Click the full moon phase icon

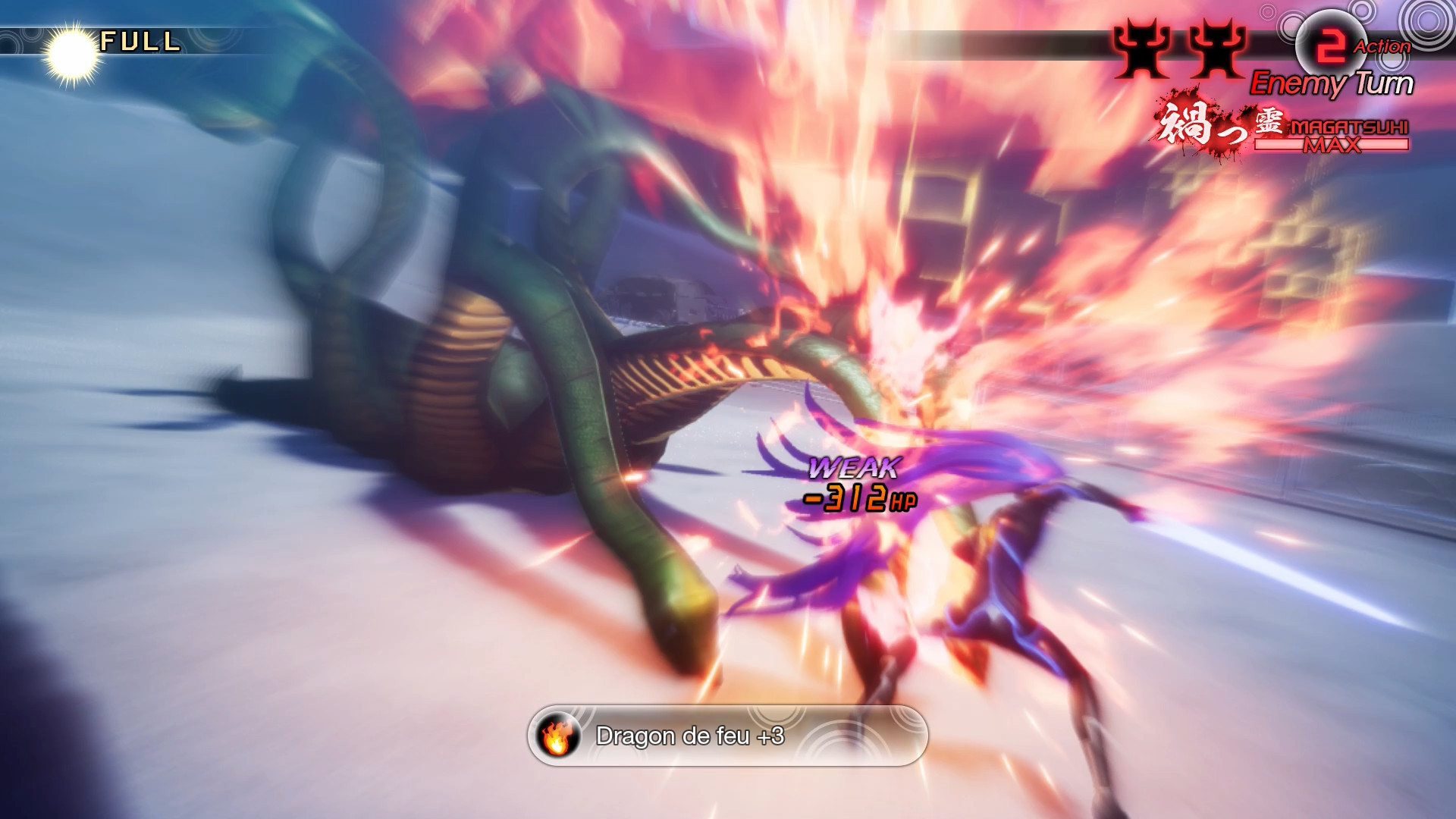click(72, 53)
